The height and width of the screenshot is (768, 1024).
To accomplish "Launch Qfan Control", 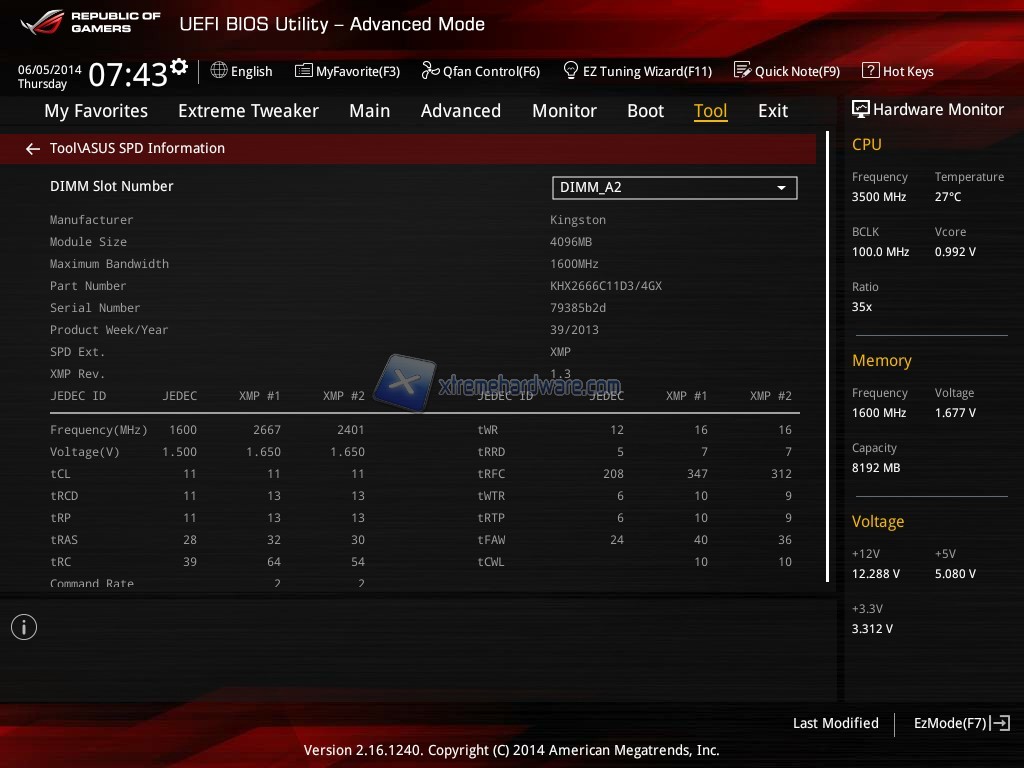I will pos(481,71).
